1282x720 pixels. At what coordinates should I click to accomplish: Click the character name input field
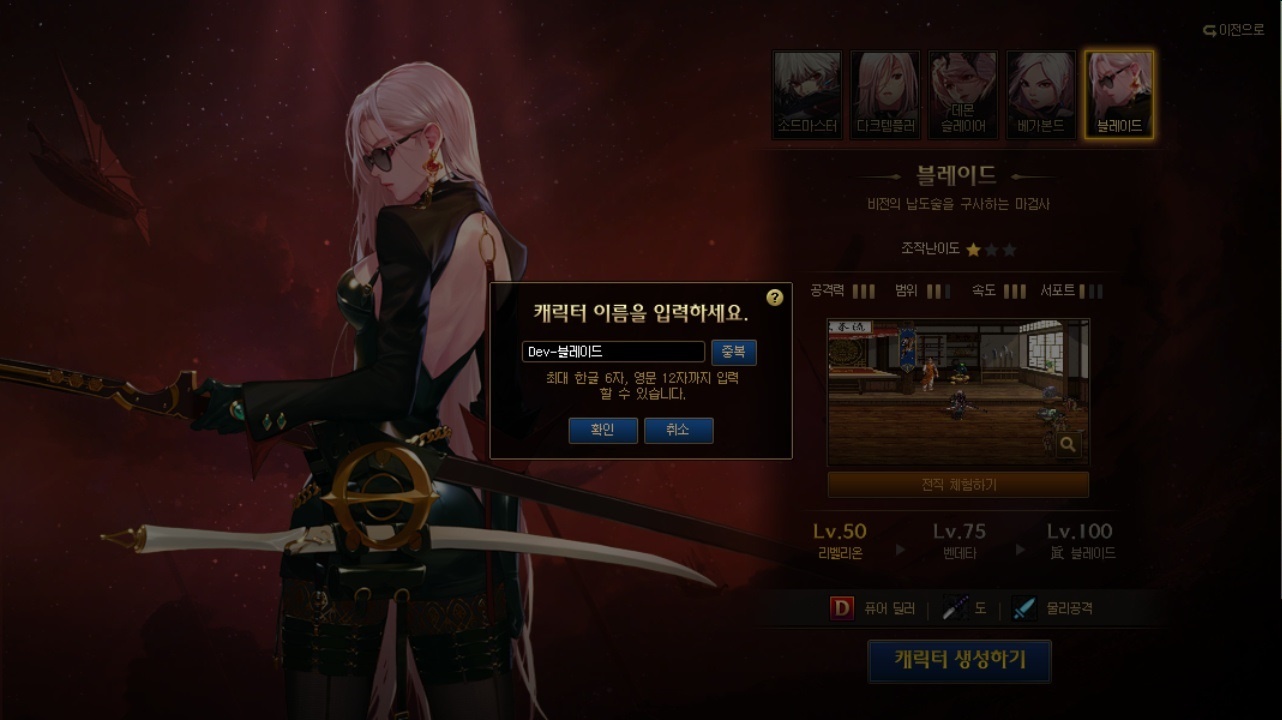(x=613, y=352)
